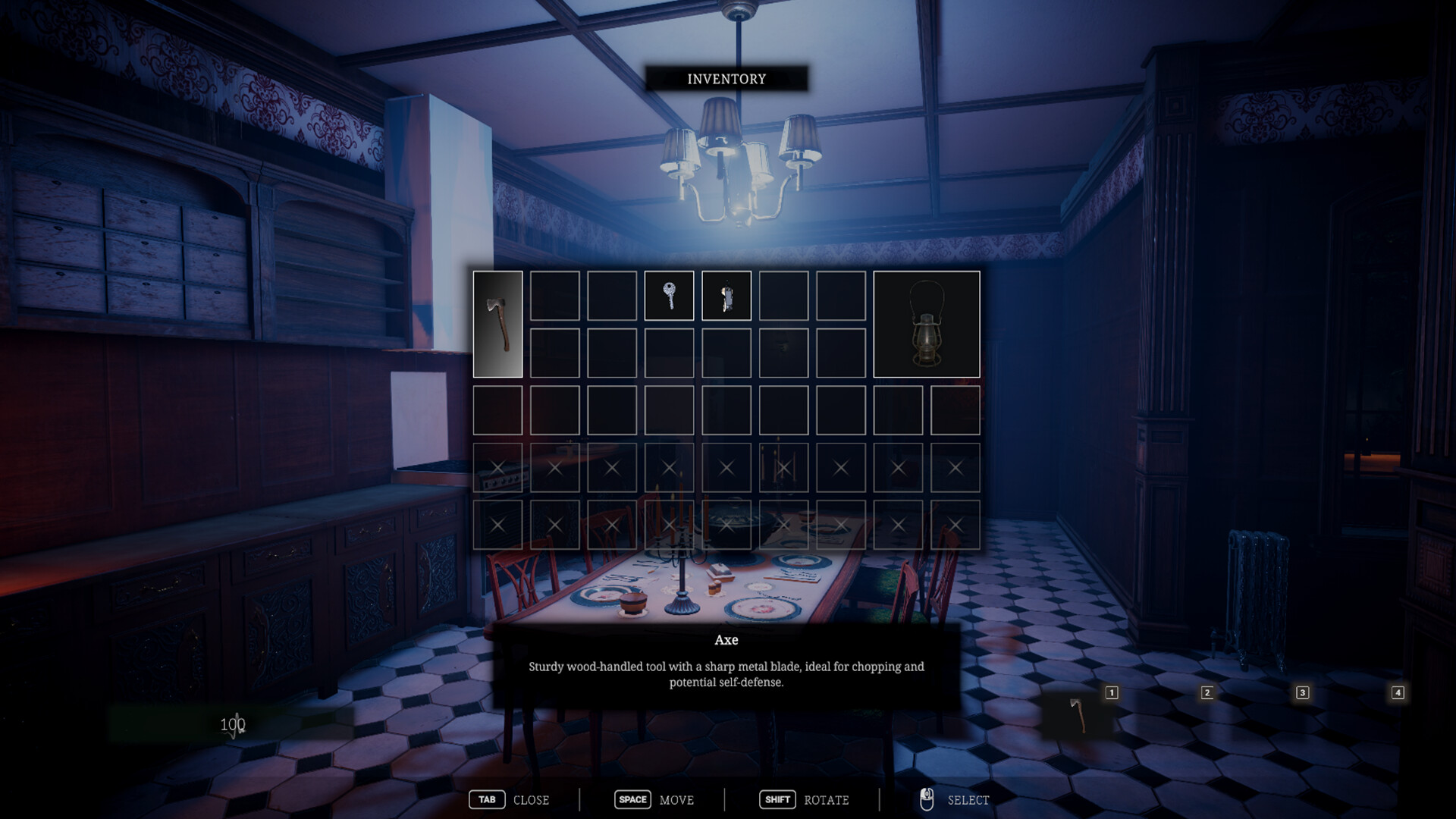This screenshot has height=819, width=1456.
Task: Click the locked X slot below the key
Action: (669, 468)
